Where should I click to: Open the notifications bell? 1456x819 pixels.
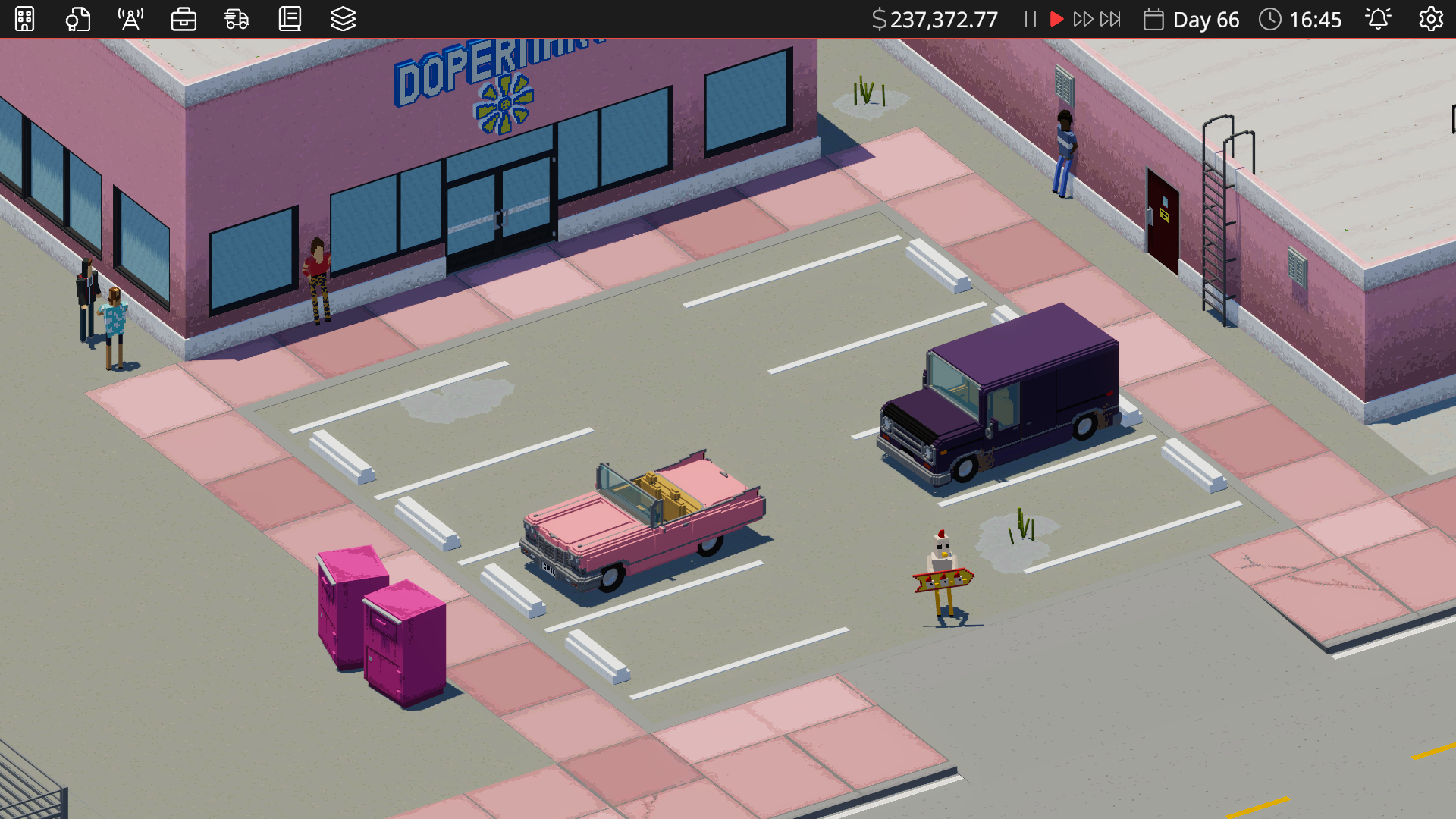(x=1378, y=19)
